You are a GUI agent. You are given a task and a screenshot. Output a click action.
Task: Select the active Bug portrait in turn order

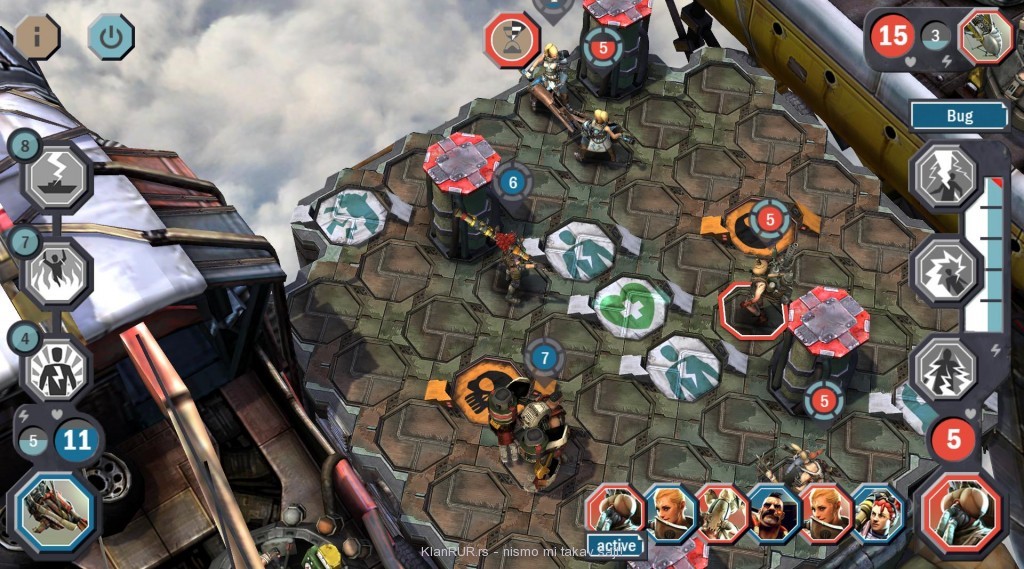coord(615,510)
